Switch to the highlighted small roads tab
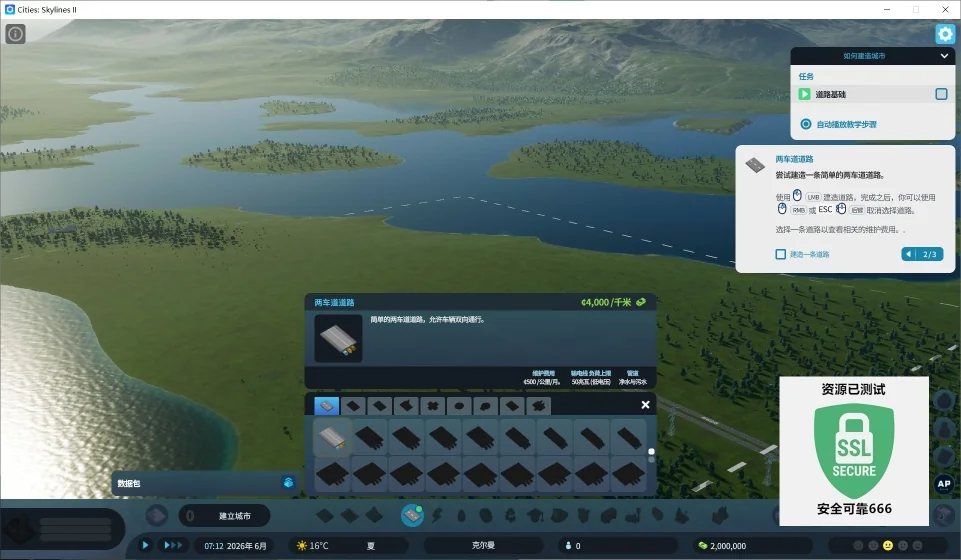This screenshot has height=560, width=961. [326, 405]
